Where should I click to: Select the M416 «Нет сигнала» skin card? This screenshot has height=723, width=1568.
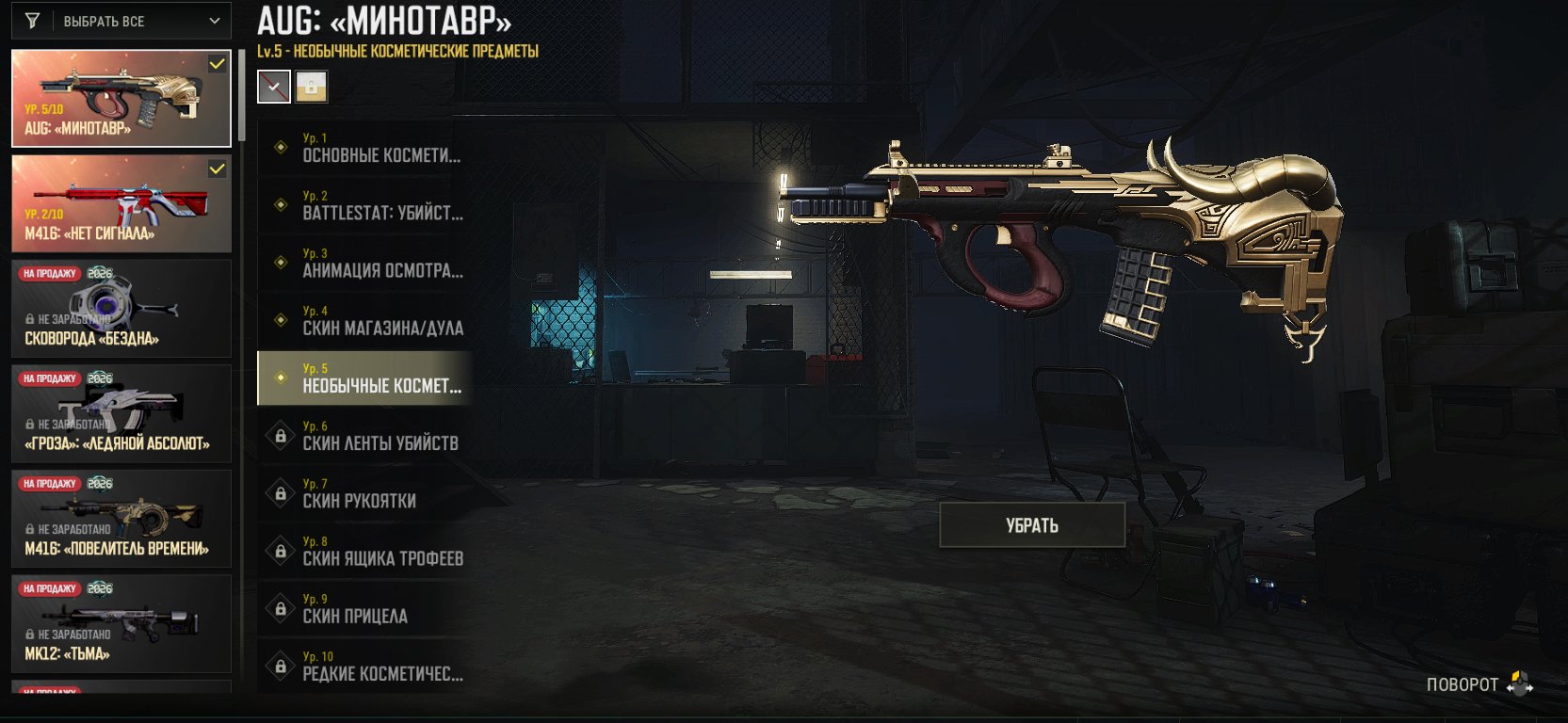(x=121, y=203)
